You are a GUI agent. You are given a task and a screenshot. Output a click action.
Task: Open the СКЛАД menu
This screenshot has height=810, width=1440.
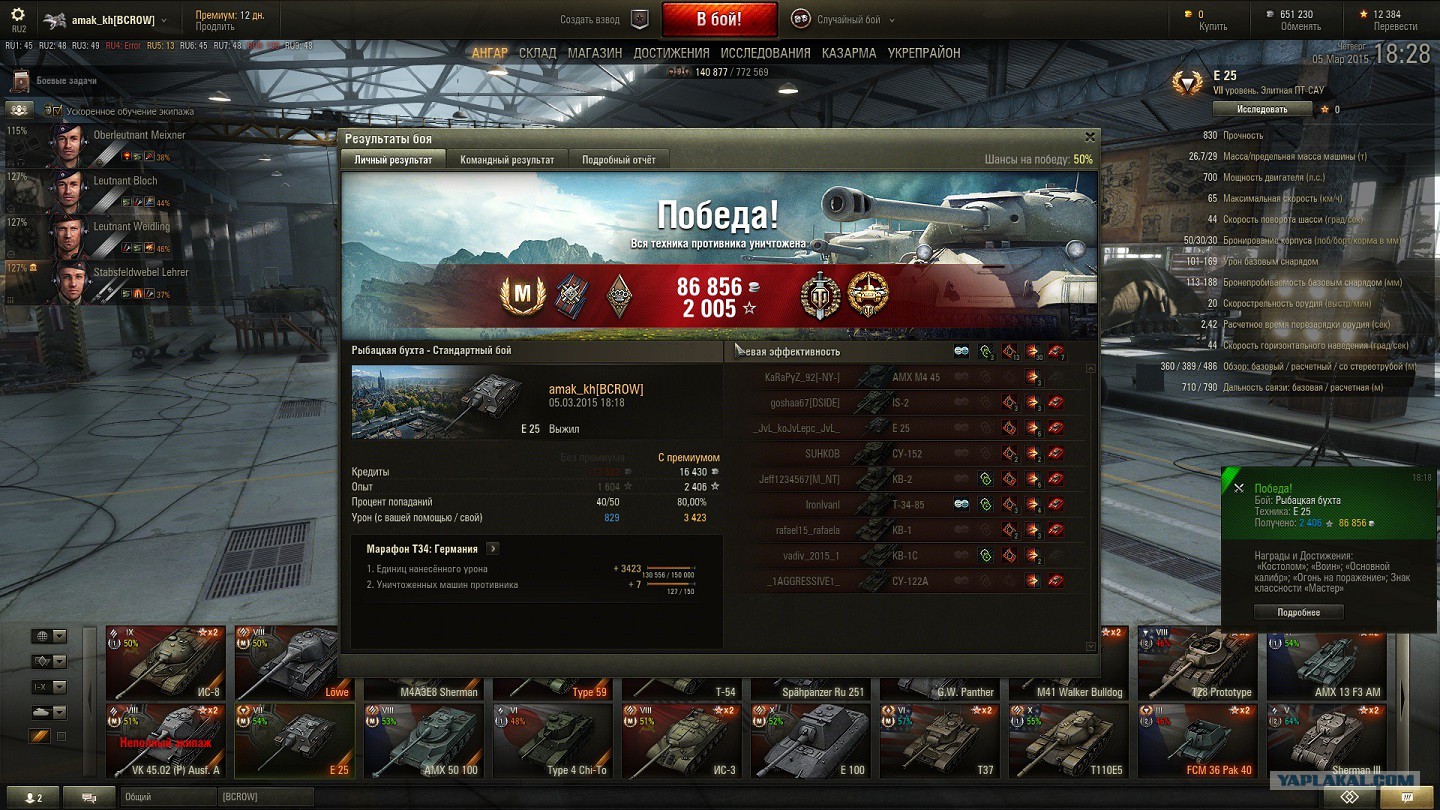[537, 53]
